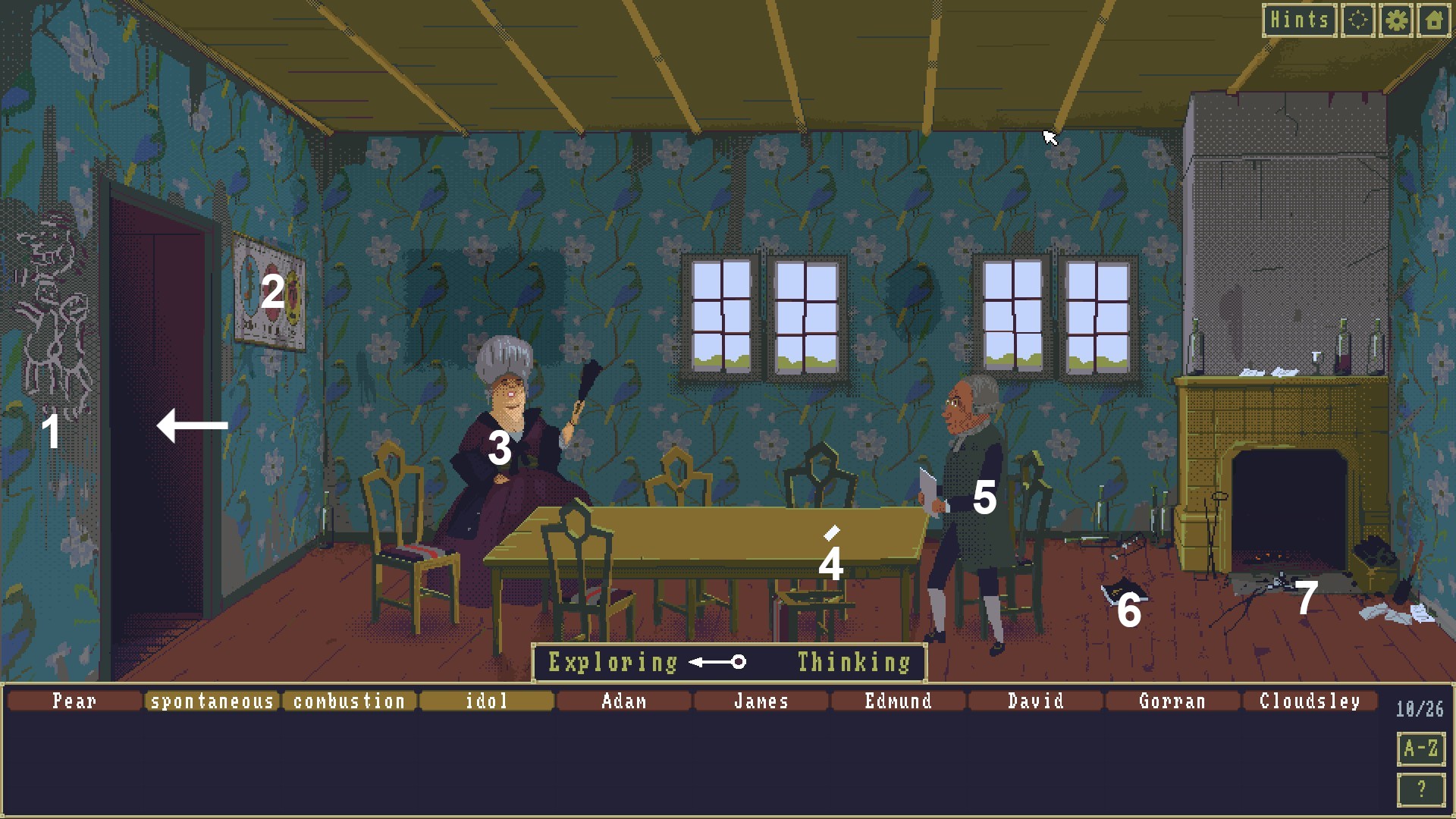Return to menu via the home icon
The image size is (1456, 819).
(1434, 20)
